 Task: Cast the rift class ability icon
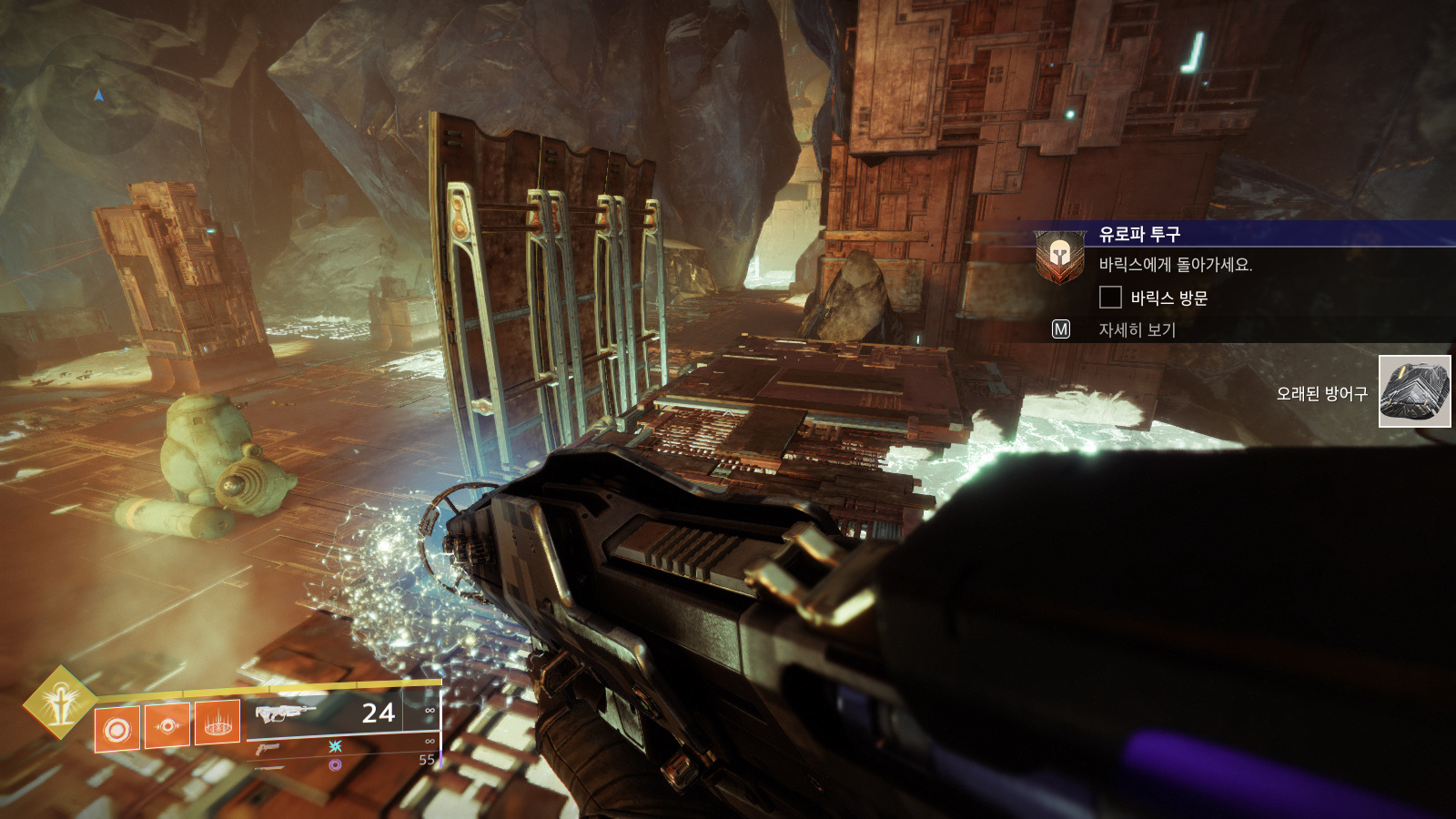click(217, 723)
